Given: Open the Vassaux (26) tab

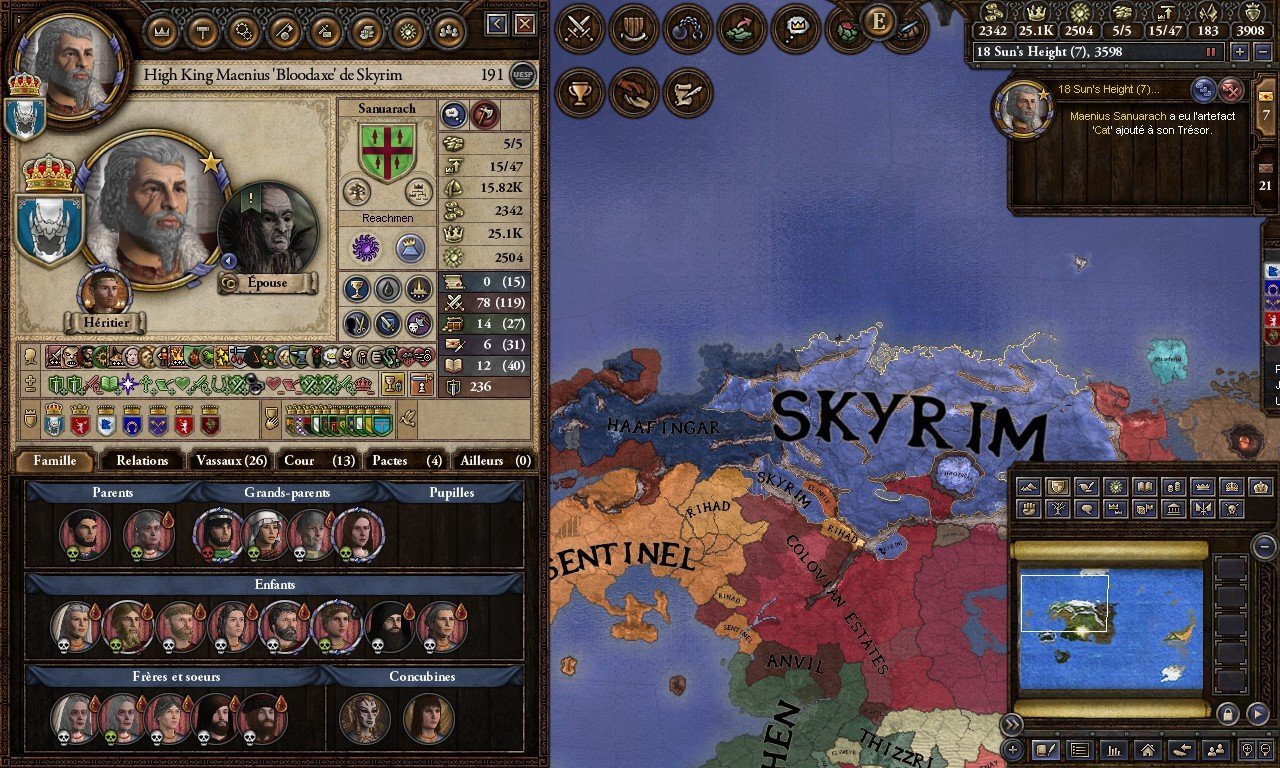Looking at the screenshot, I should (x=231, y=461).
